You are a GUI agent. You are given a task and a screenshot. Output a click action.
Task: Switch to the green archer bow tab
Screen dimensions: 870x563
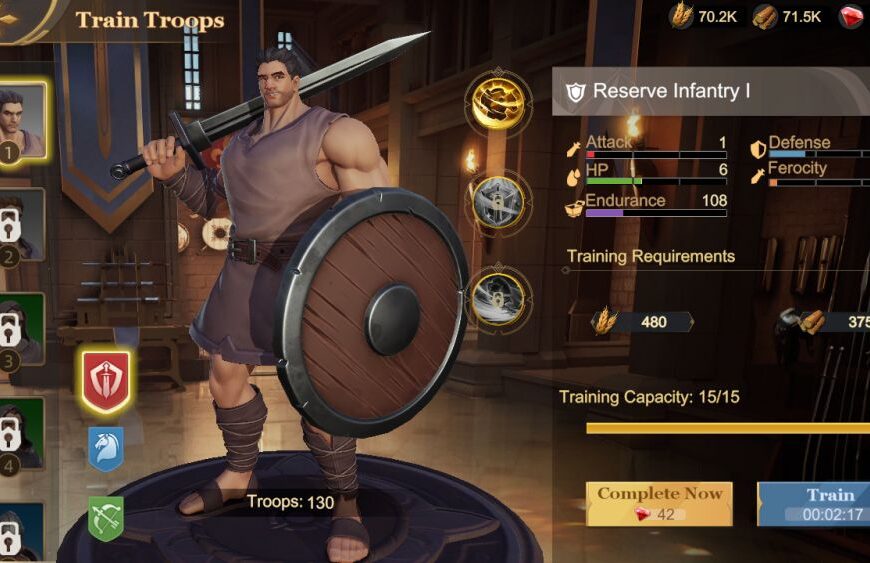(x=106, y=518)
